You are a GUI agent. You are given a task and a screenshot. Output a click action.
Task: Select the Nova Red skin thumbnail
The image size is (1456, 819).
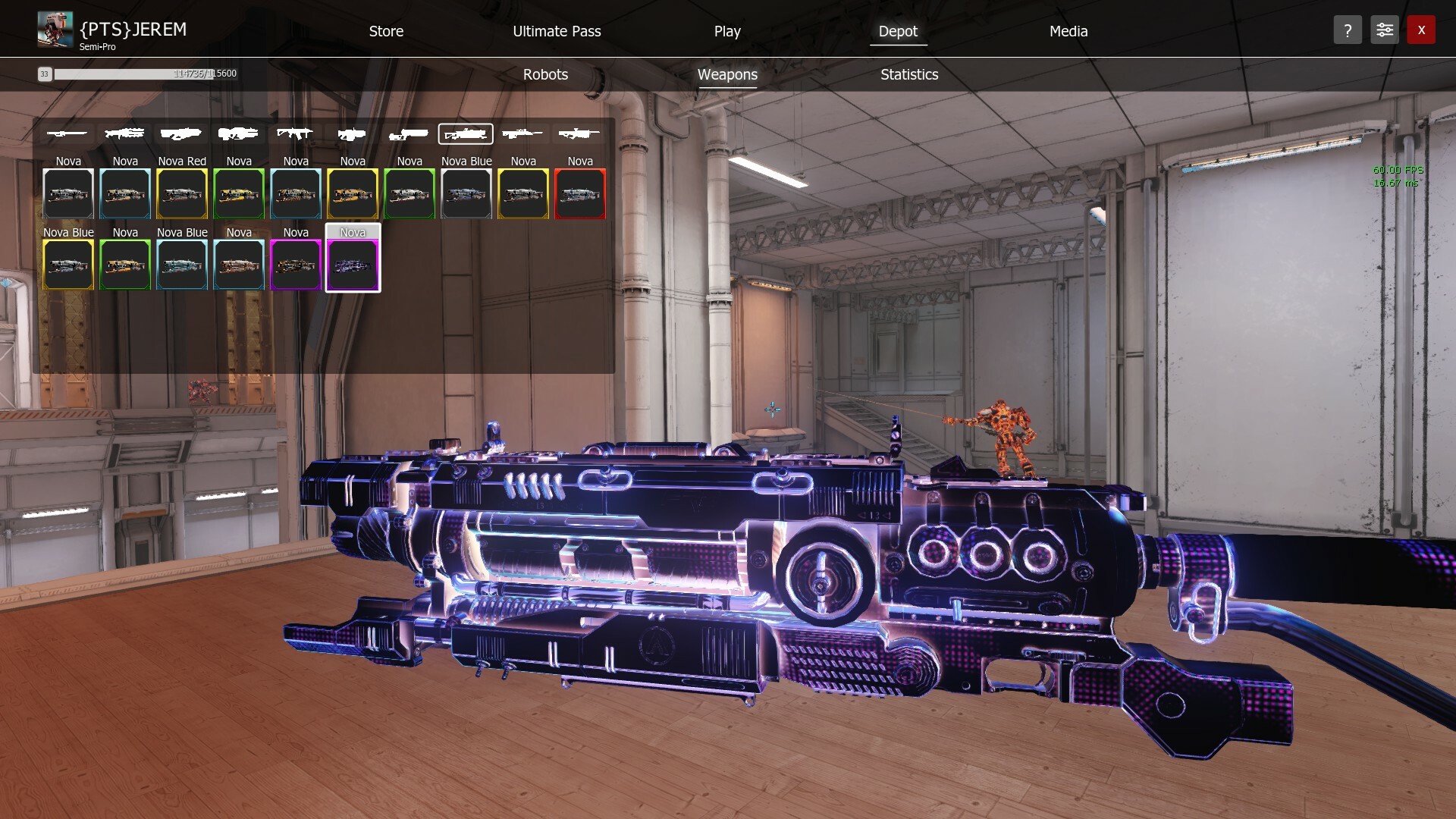coord(181,193)
